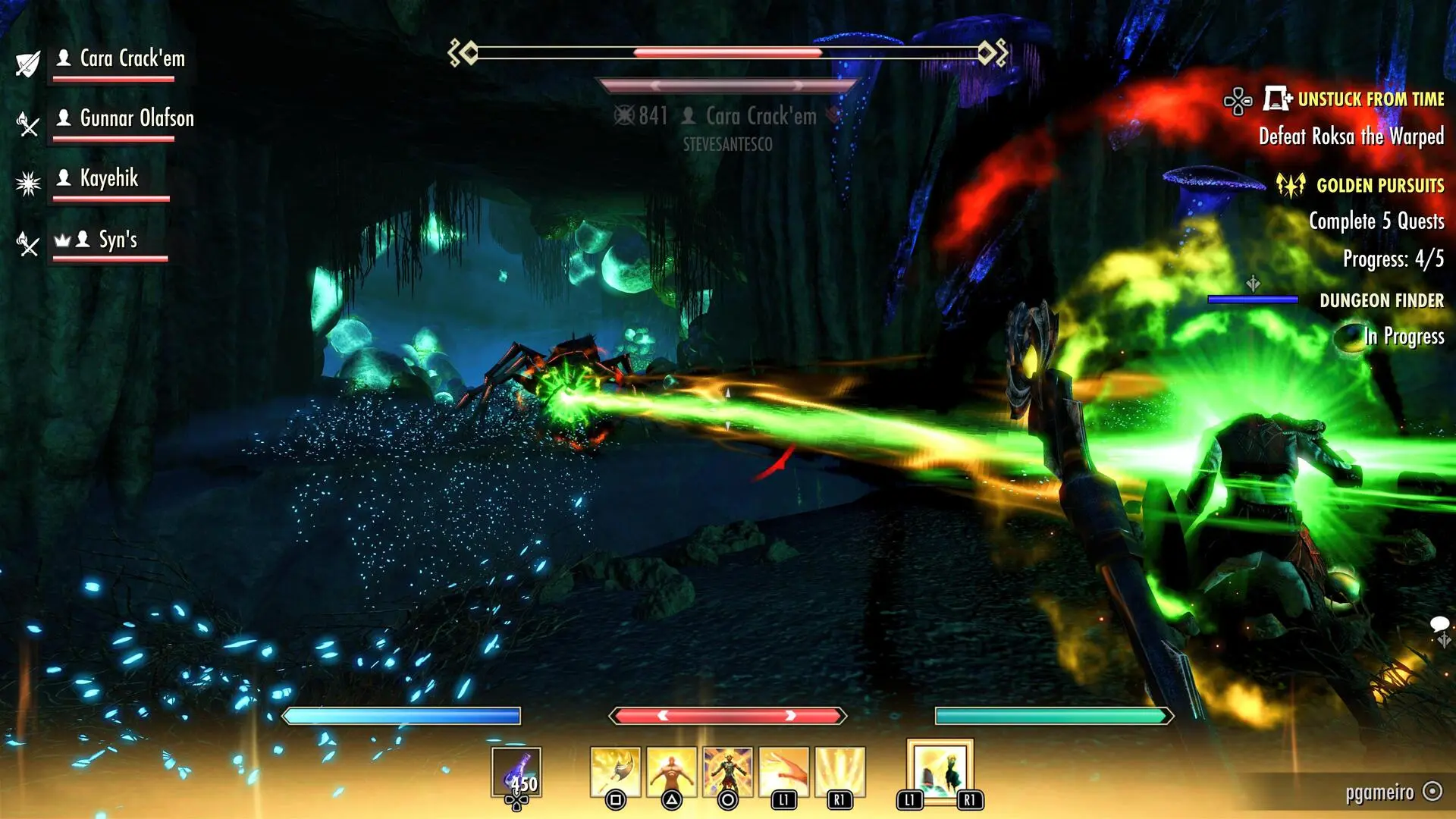Open the chat bubble icon
The height and width of the screenshot is (819, 1456).
tap(1439, 625)
